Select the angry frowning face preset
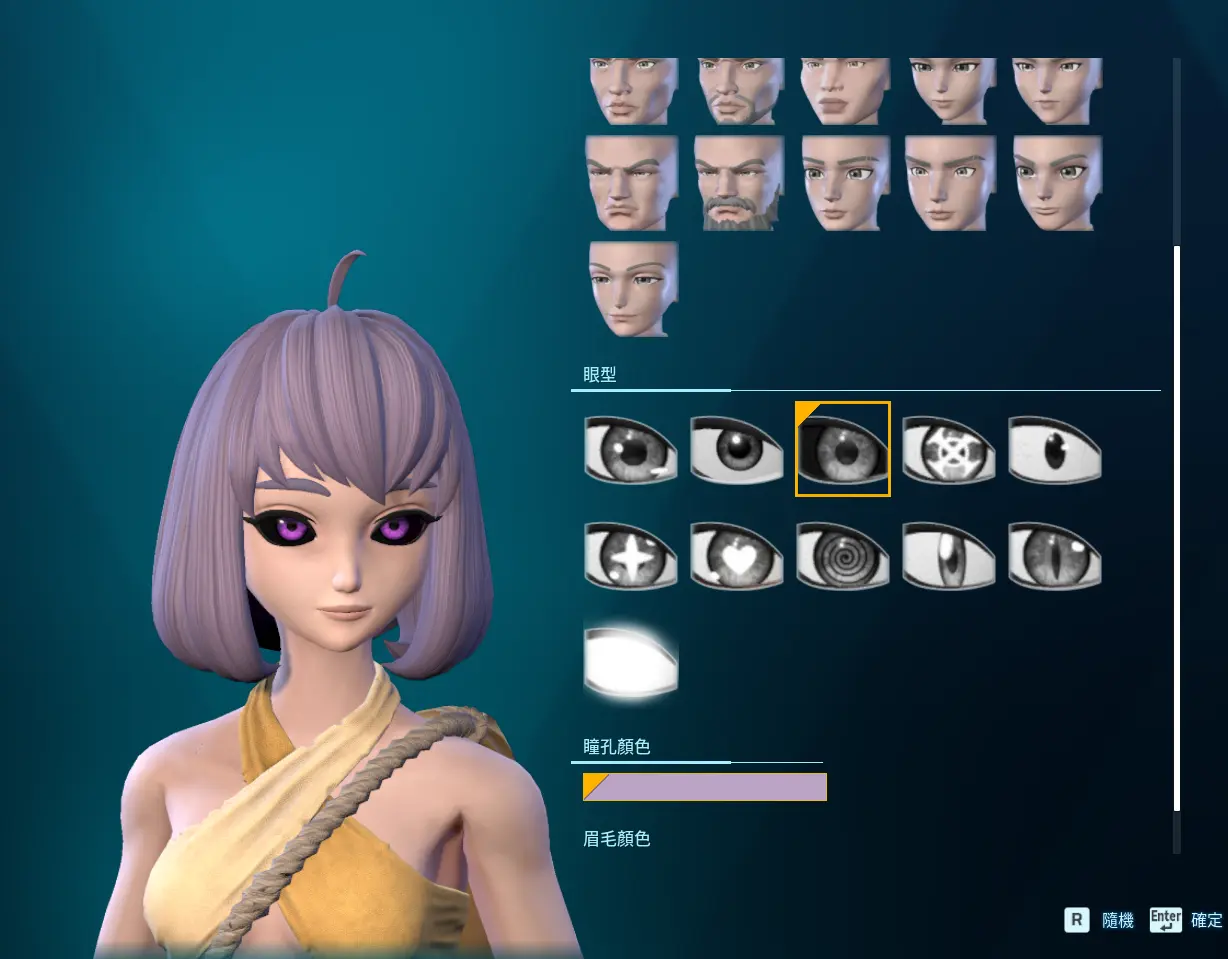 pyautogui.click(x=632, y=183)
